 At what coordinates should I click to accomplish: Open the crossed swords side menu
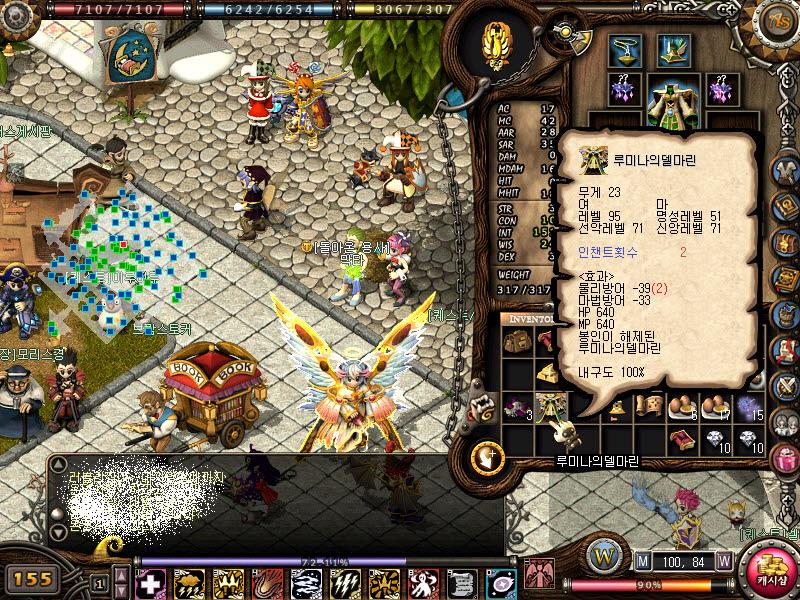pos(785,384)
